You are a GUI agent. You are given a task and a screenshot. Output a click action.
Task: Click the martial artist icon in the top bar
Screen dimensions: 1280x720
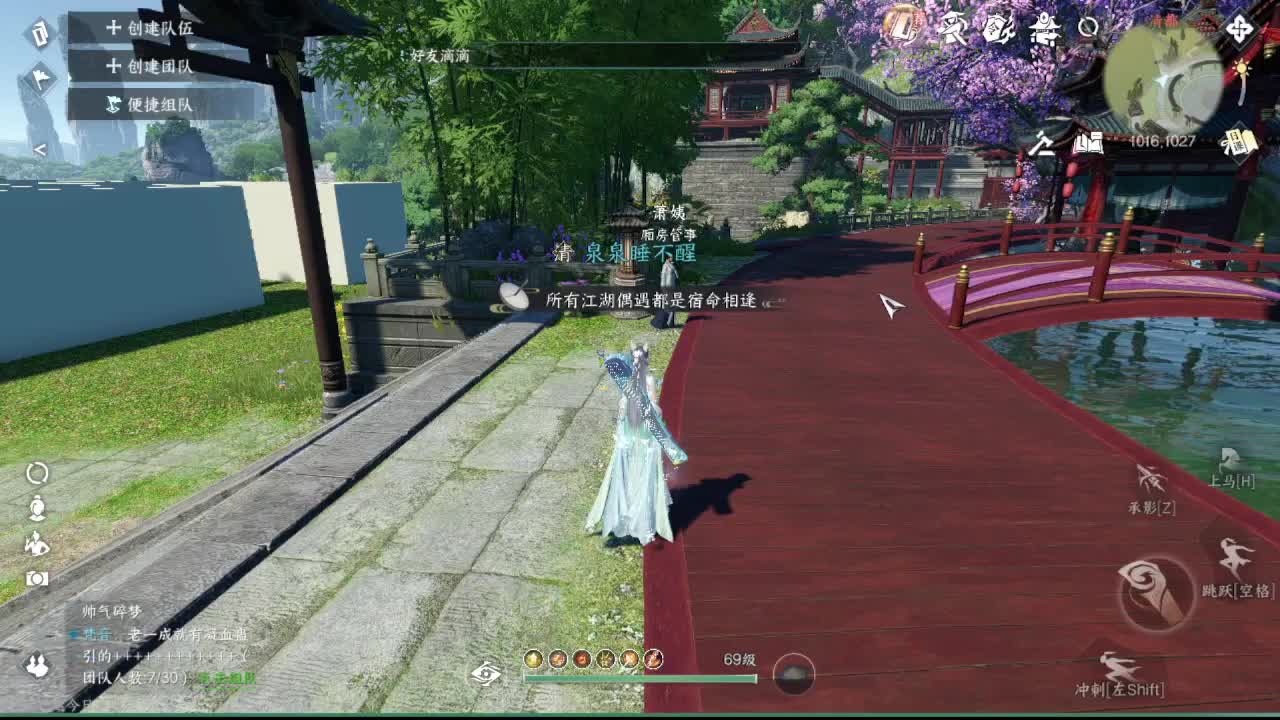click(953, 27)
